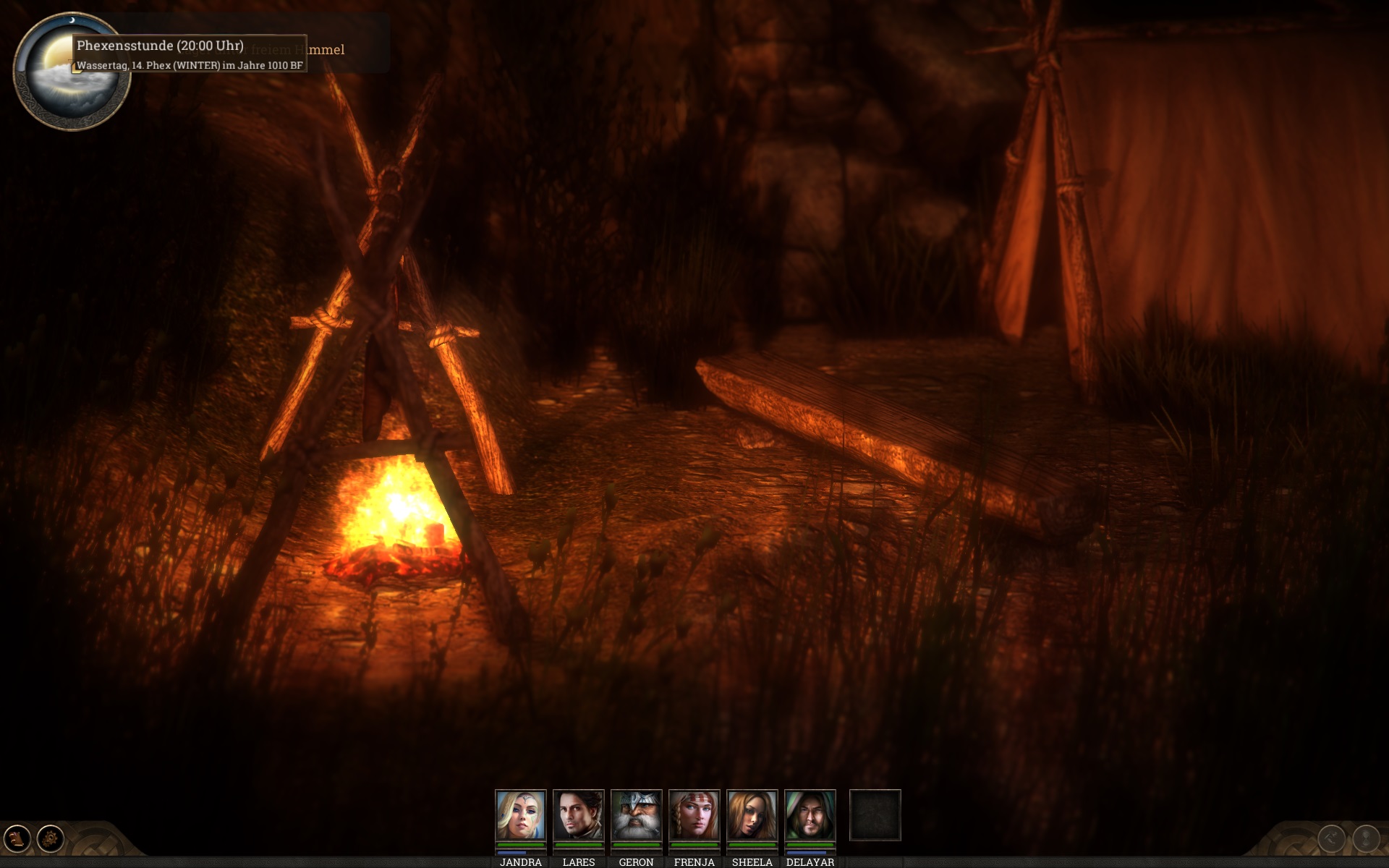Screen dimensions: 1389x868
Task: Select hooded Delayar's portrait
Action: coord(810,814)
